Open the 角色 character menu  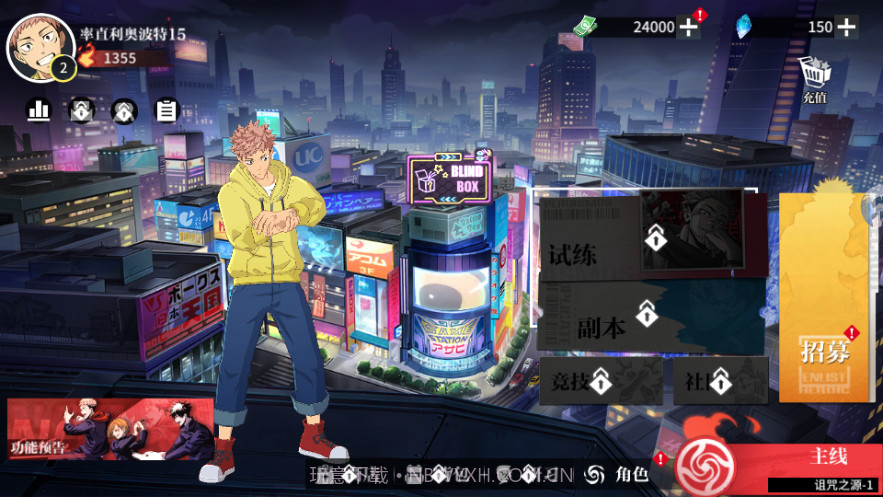click(620, 474)
